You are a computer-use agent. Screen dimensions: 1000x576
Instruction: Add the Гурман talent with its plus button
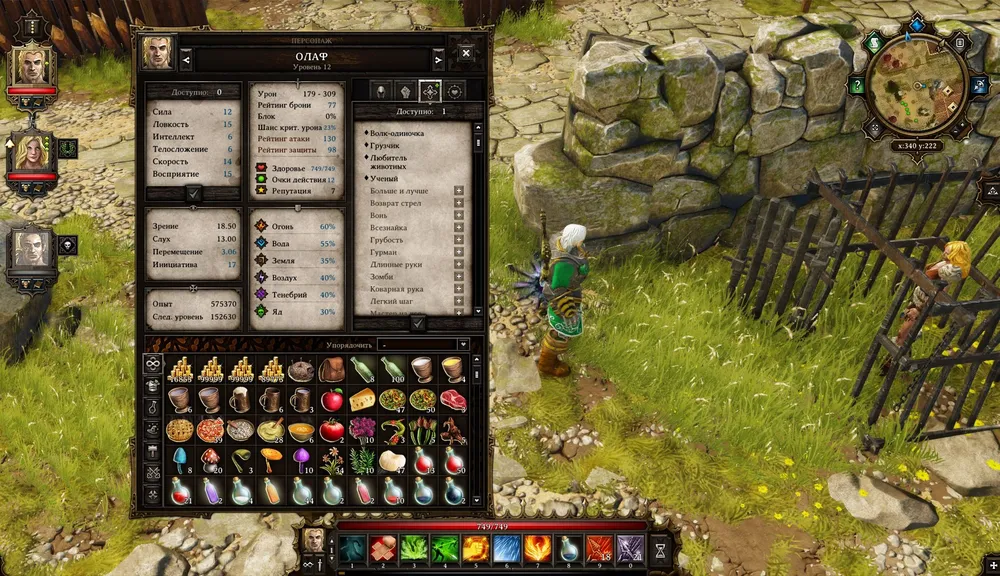click(x=459, y=252)
